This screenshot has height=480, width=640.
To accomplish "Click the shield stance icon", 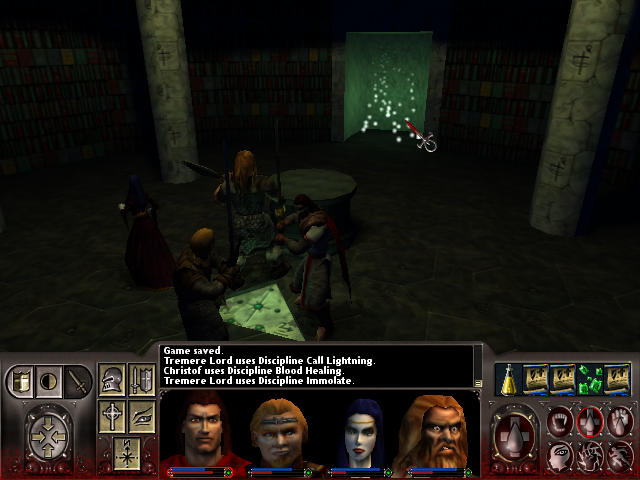I will coord(22,381).
